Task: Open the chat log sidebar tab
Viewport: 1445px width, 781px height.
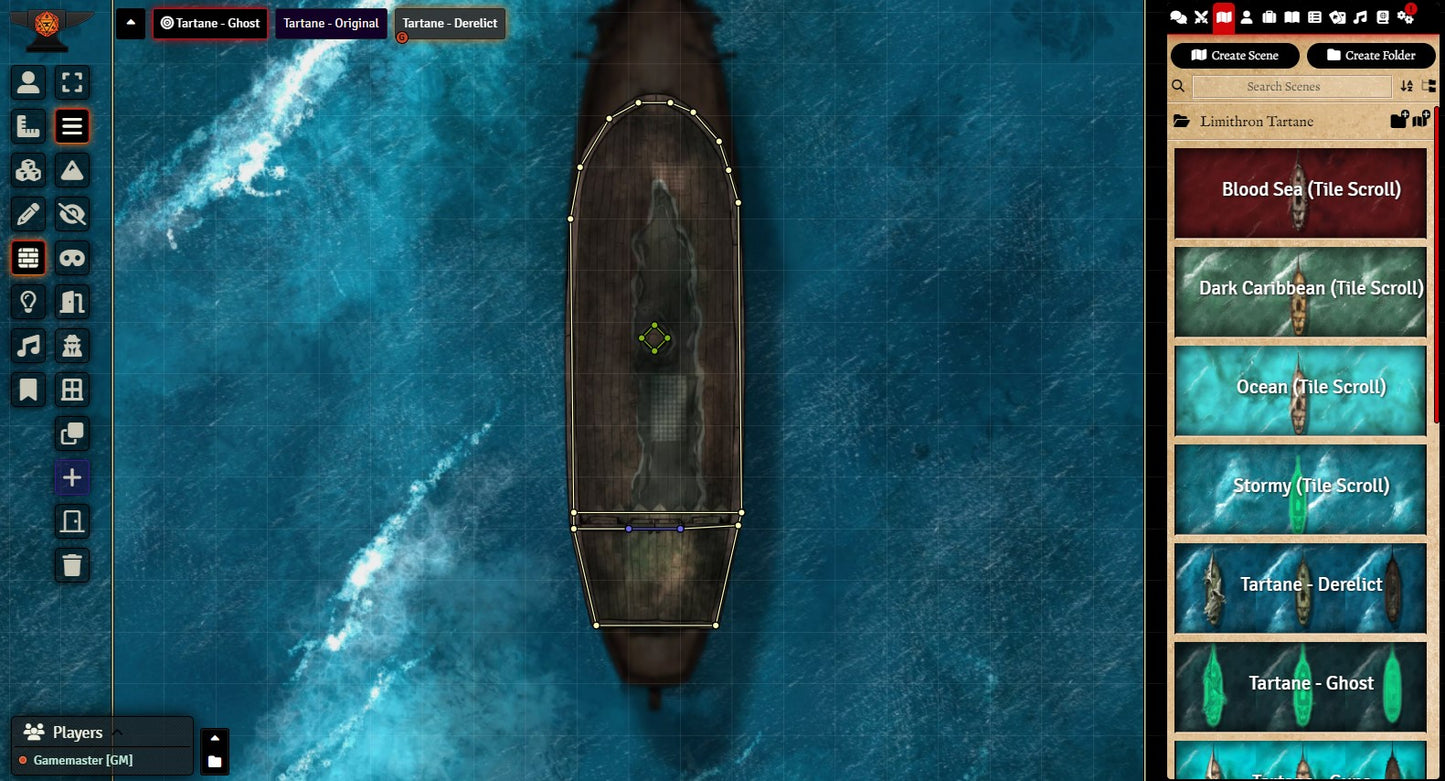Action: [x=1179, y=17]
